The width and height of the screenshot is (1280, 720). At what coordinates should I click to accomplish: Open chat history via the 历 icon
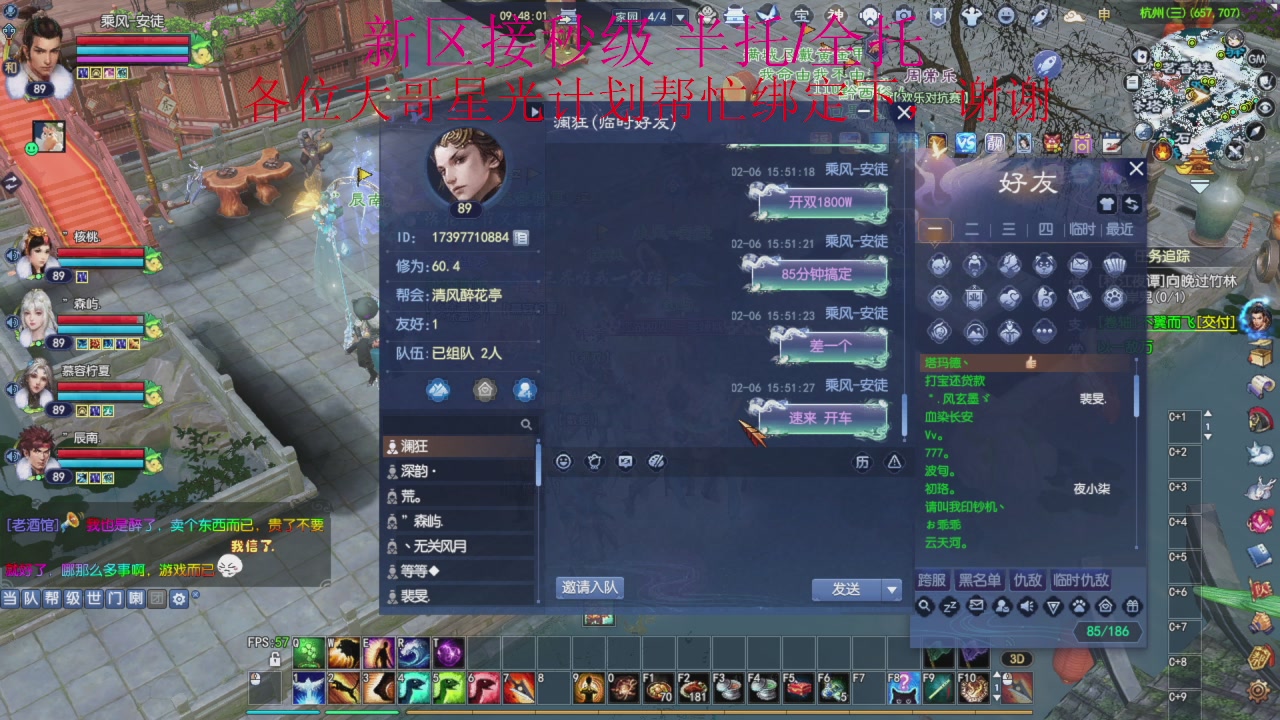(863, 461)
